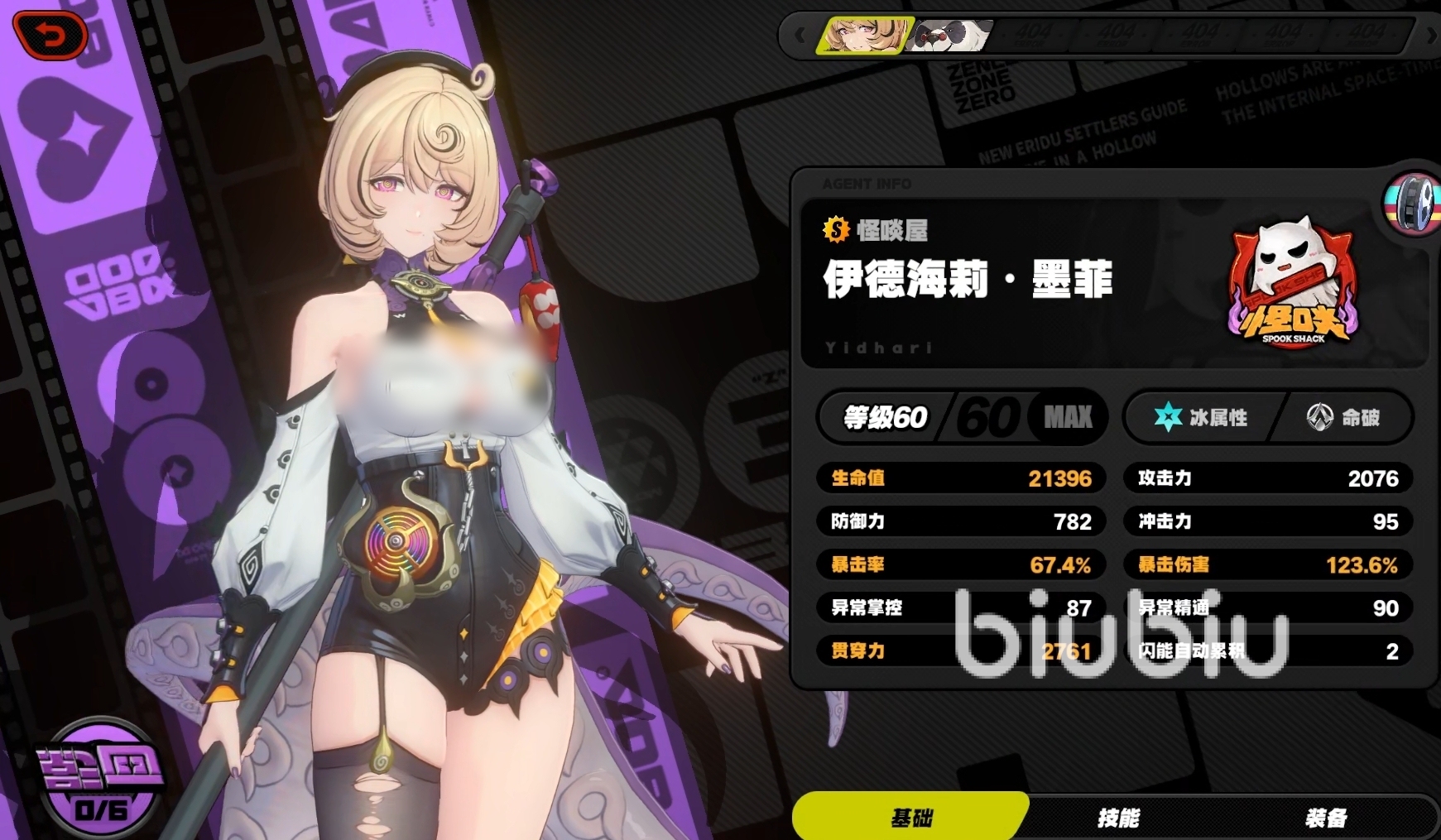1441x840 pixels.
Task: Open the 等级60 level panel
Action: 963,417
